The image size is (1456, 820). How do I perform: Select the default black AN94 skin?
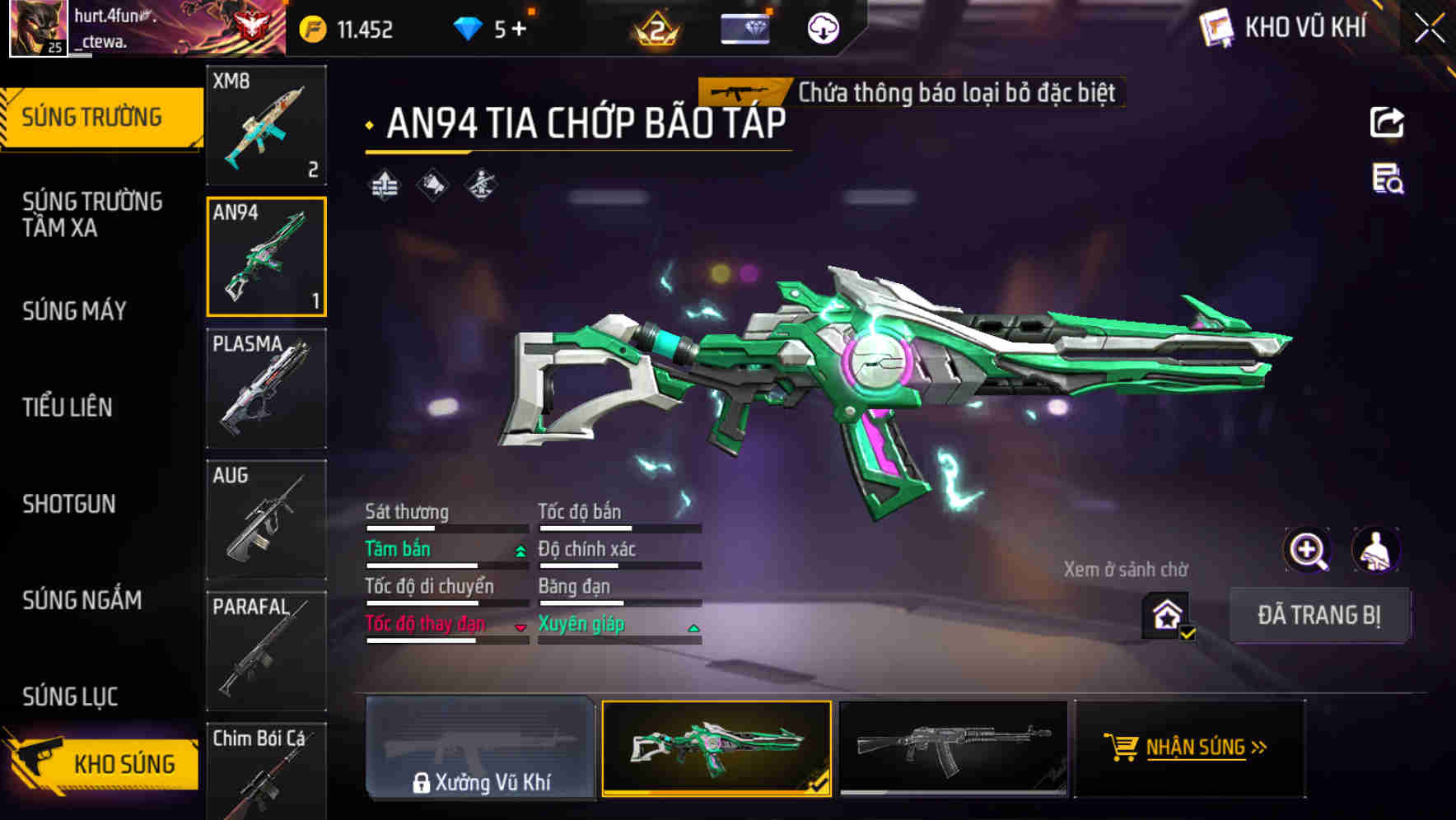(x=953, y=748)
